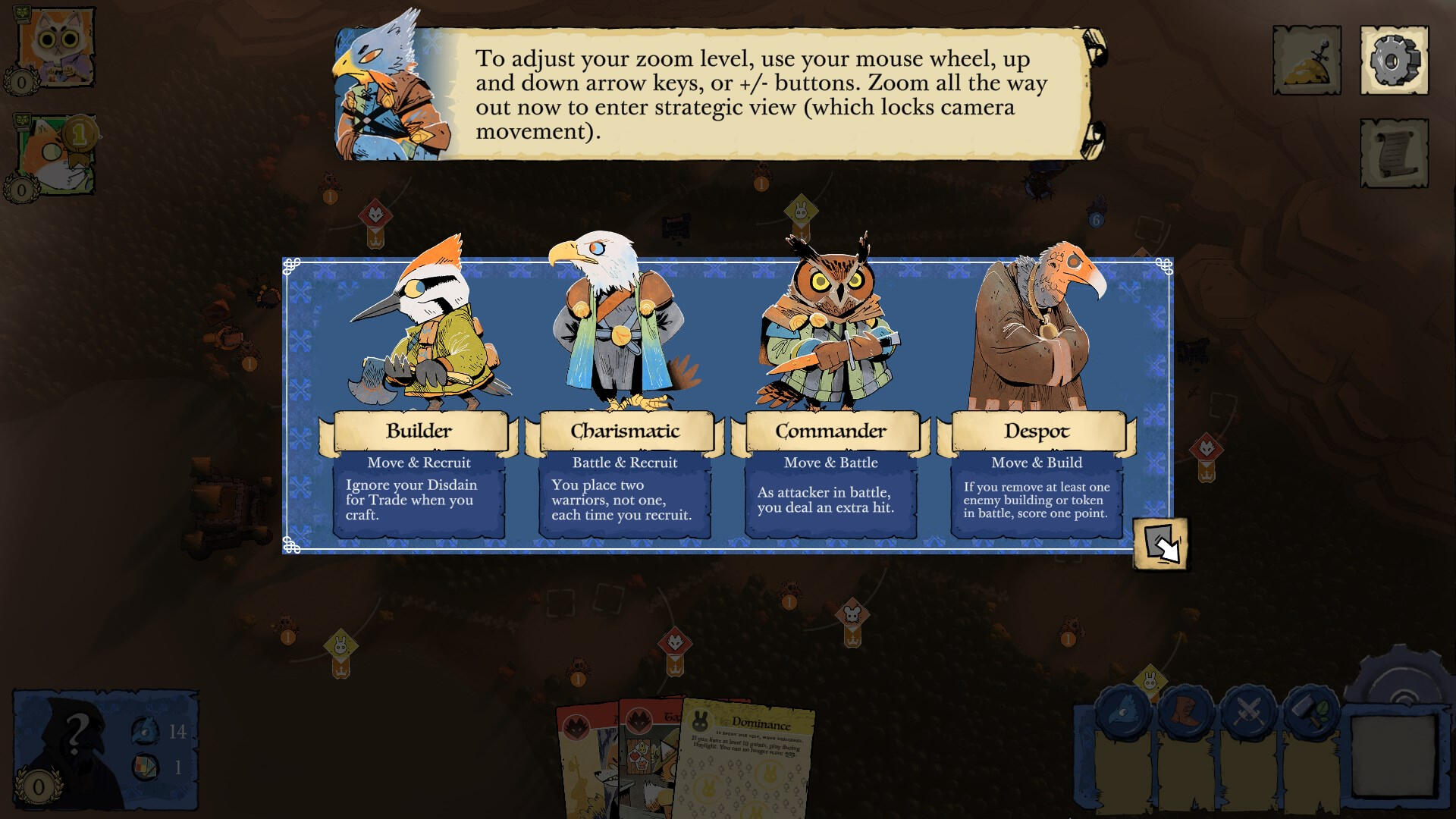Minimize the leader selection panel

(1160, 544)
